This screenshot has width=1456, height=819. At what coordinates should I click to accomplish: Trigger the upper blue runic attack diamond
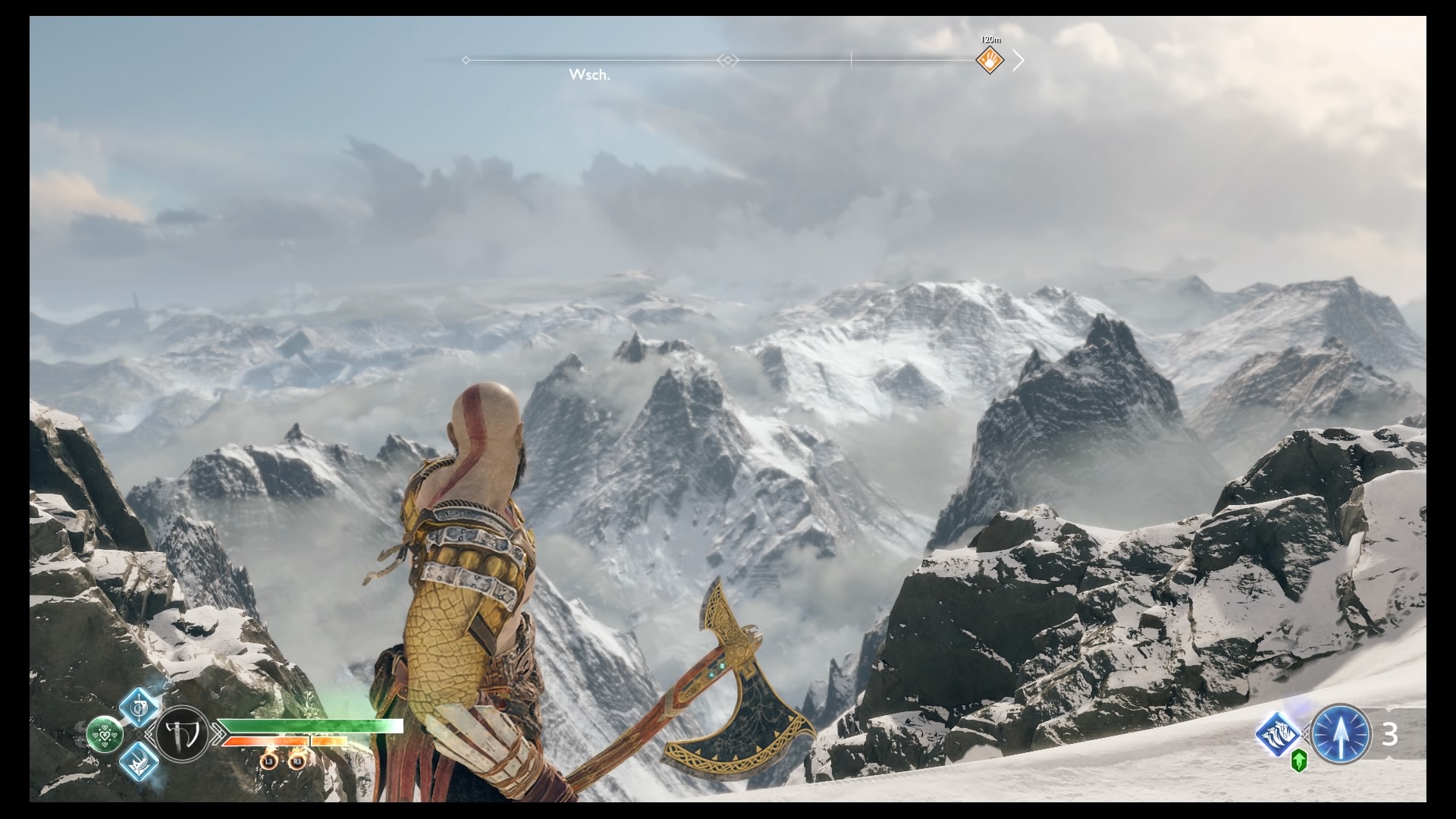coord(140,707)
